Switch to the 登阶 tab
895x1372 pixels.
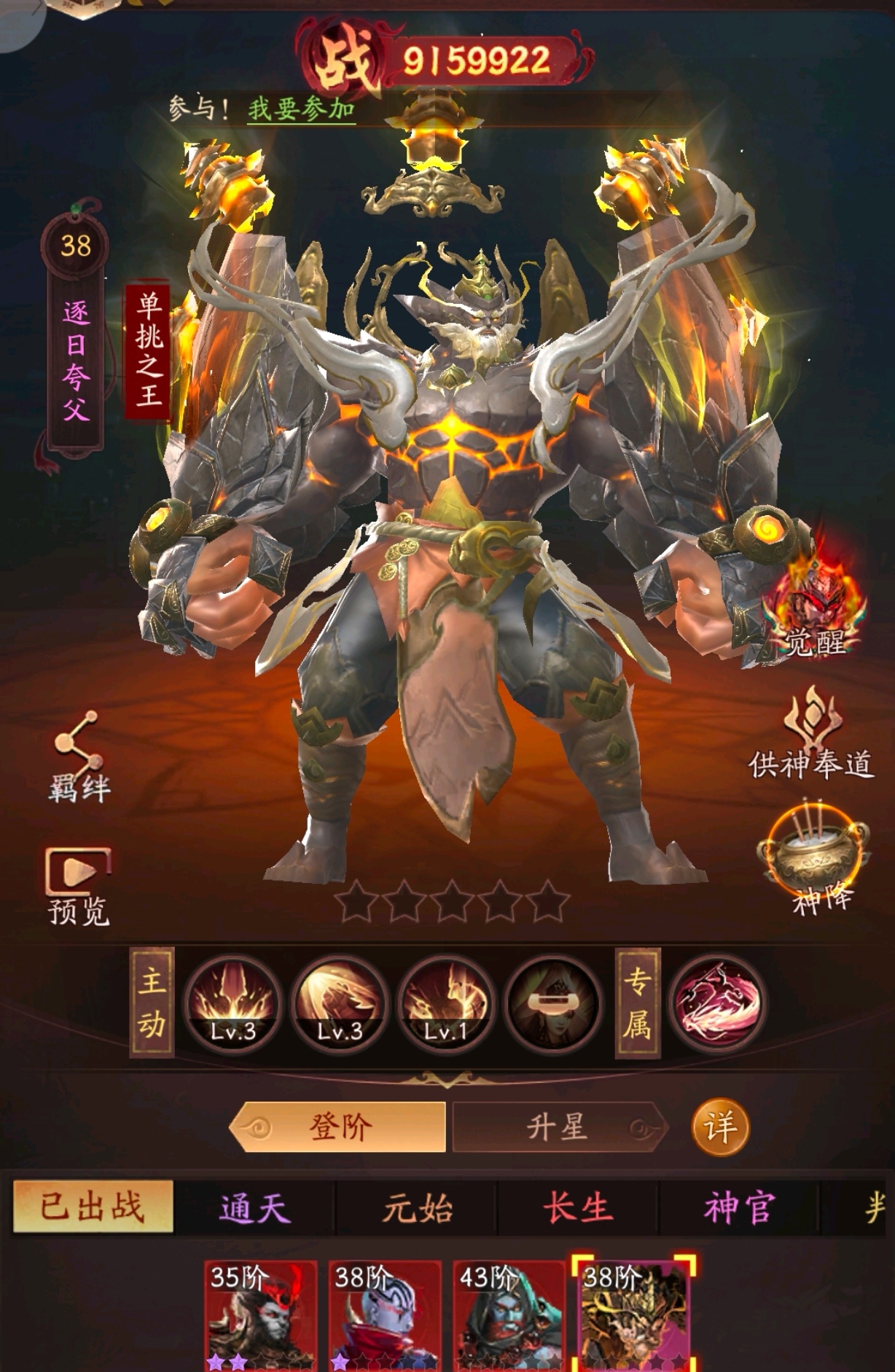click(x=339, y=1127)
